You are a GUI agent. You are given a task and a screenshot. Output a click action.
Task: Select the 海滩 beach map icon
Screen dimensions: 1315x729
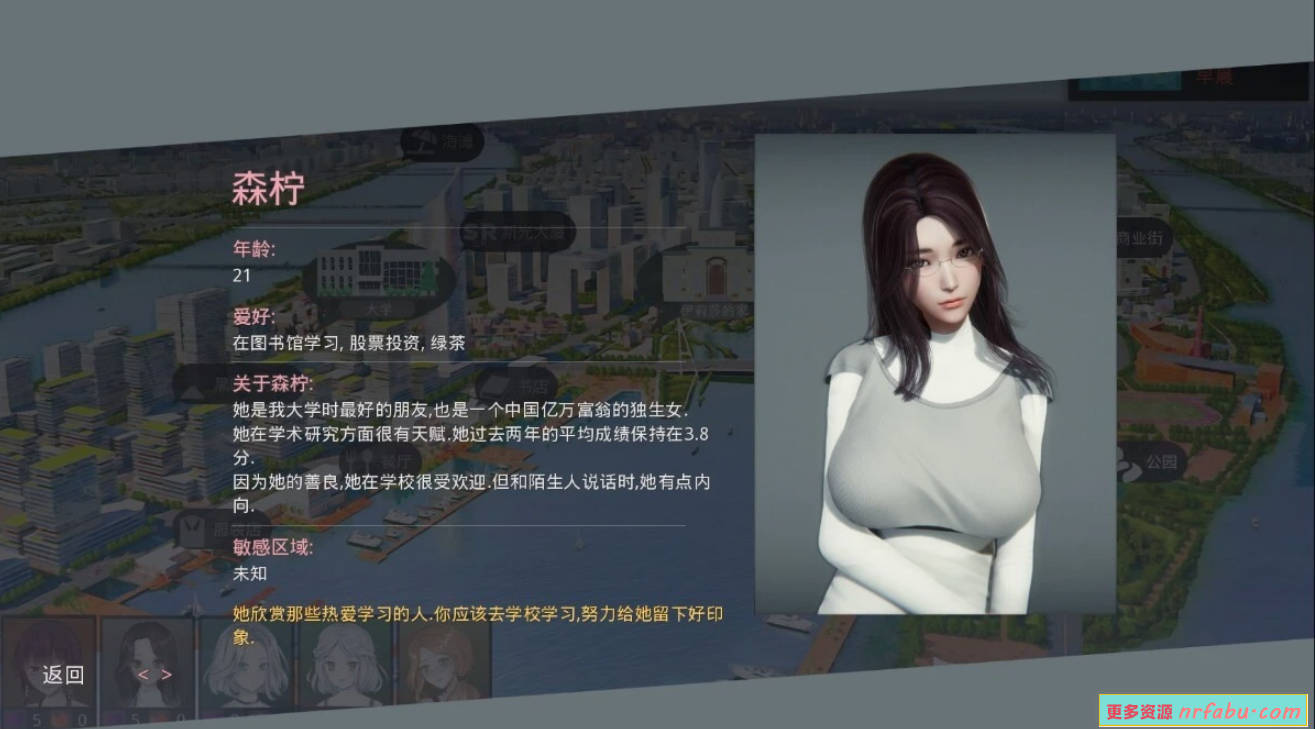[x=440, y=141]
